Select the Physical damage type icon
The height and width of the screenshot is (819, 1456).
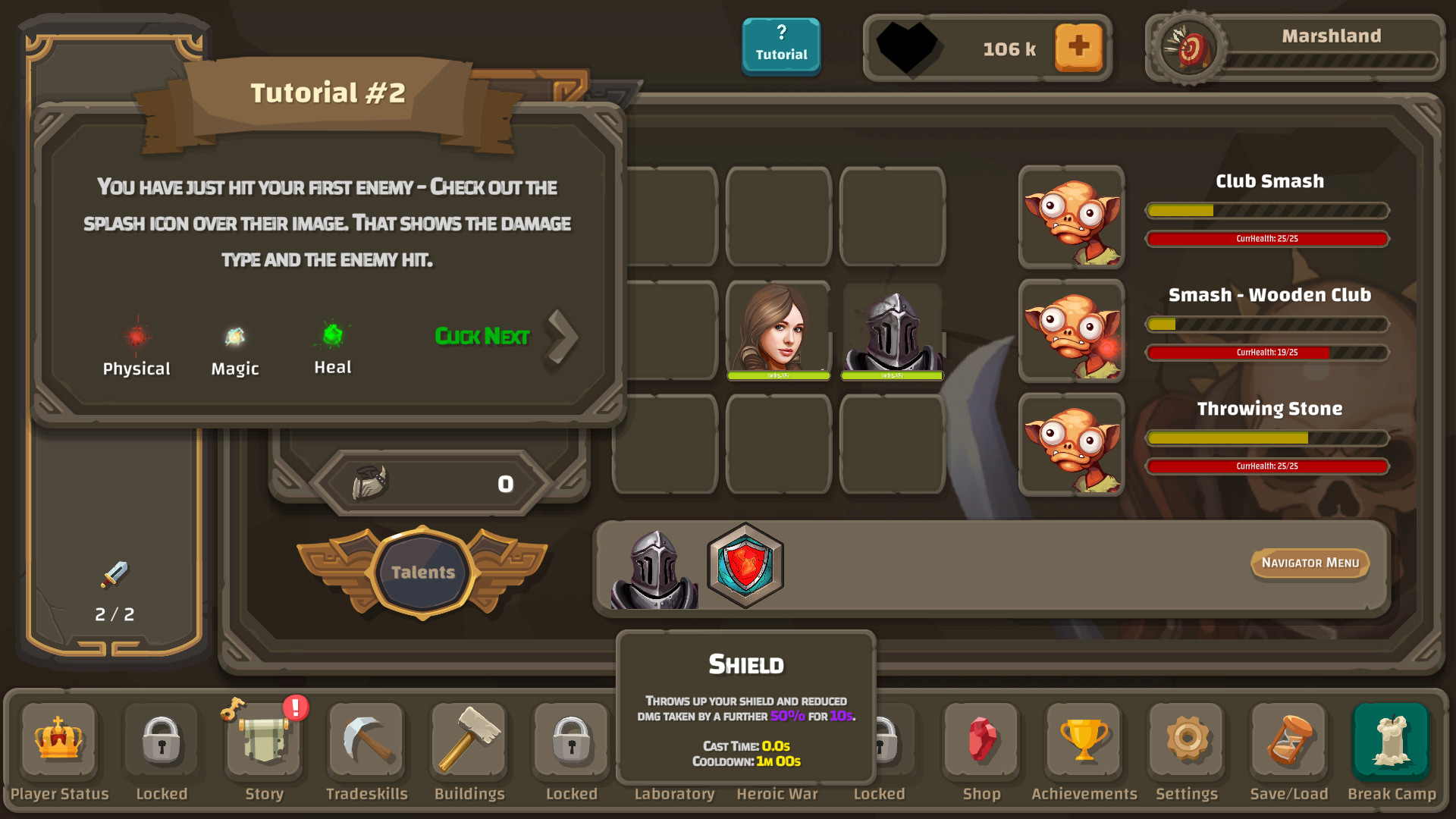[136, 336]
